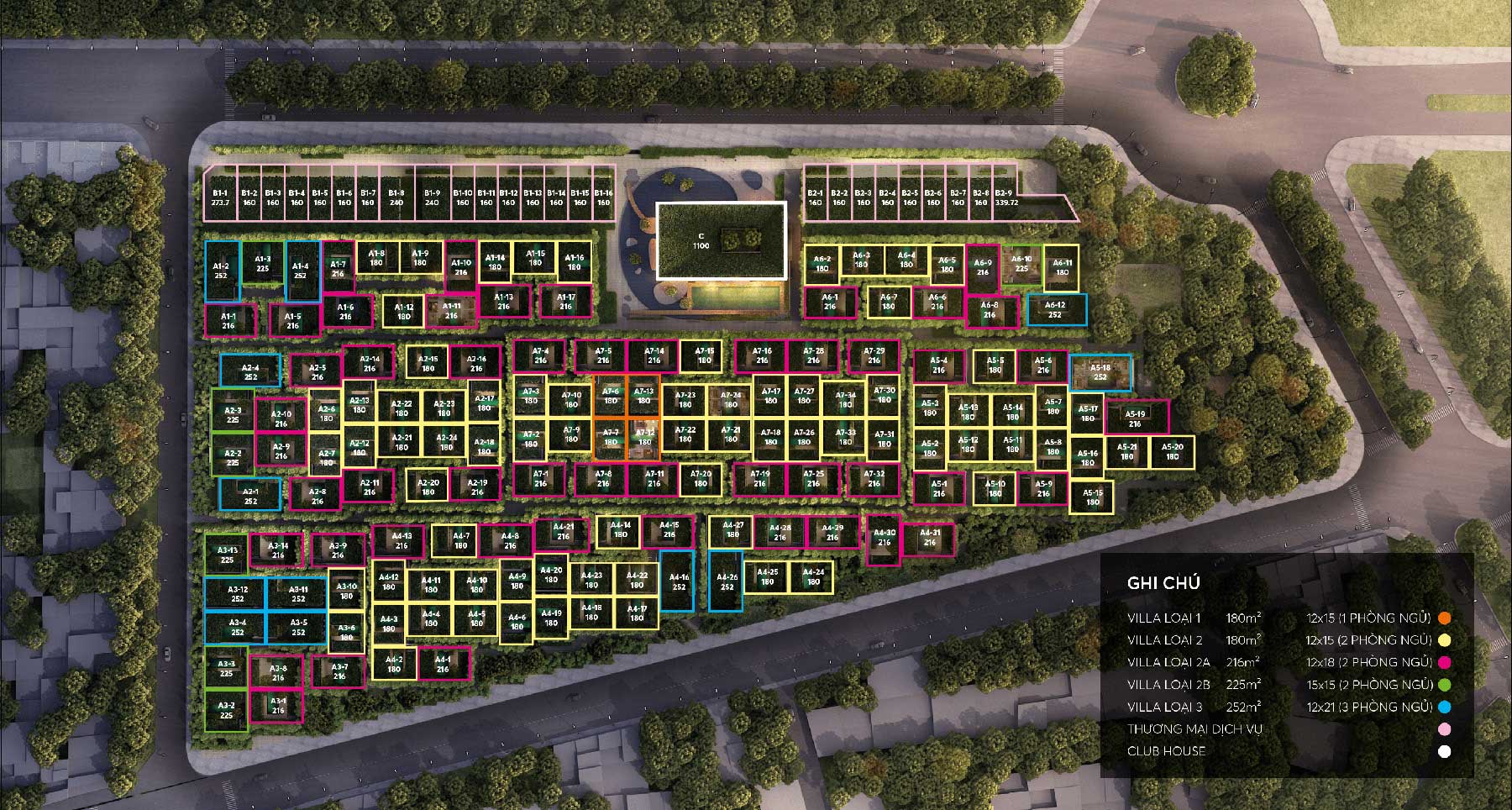Select villa plot A7-6
This screenshot has height=810, width=1512.
pos(611,396)
